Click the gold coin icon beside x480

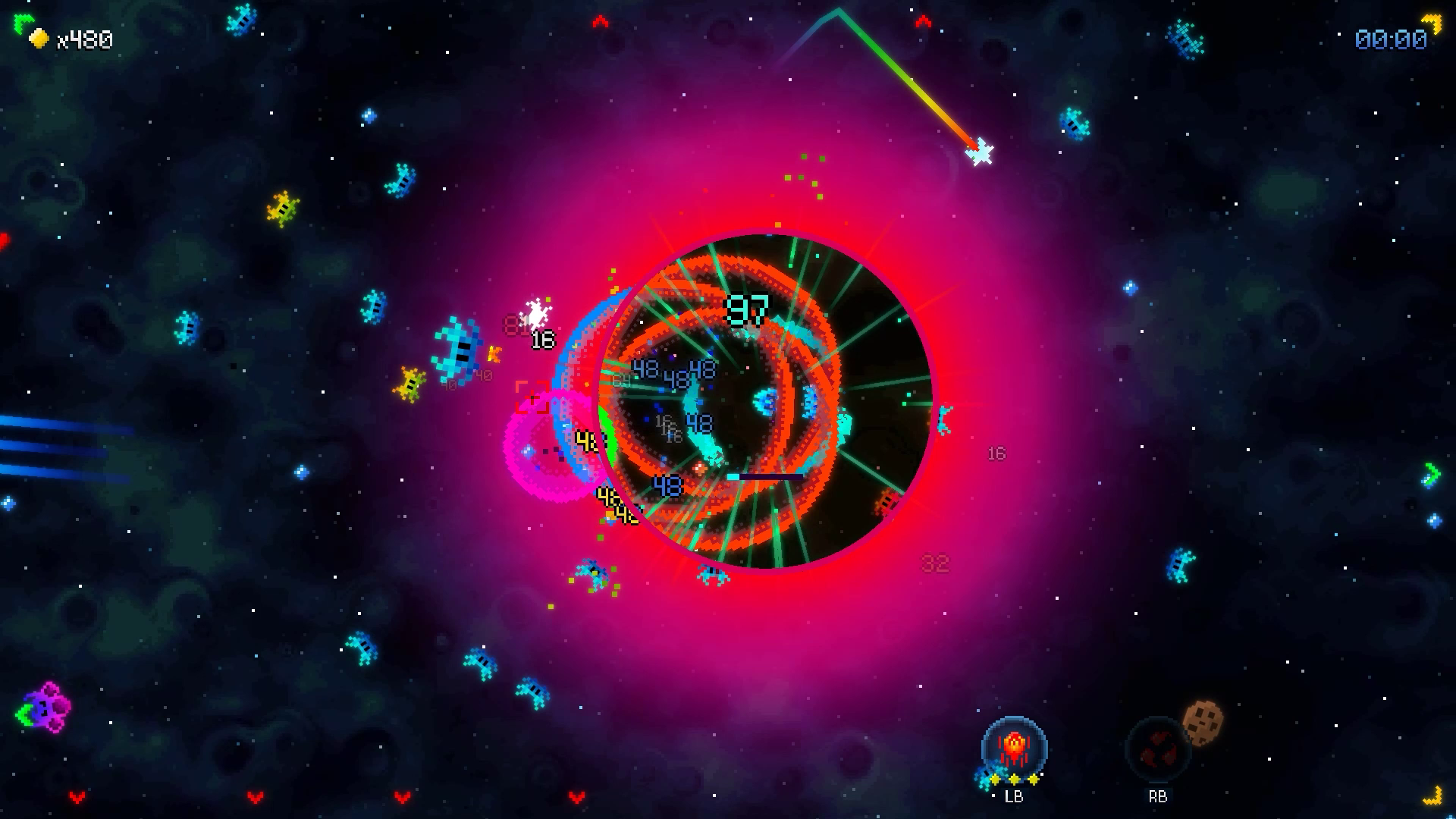pos(39,39)
